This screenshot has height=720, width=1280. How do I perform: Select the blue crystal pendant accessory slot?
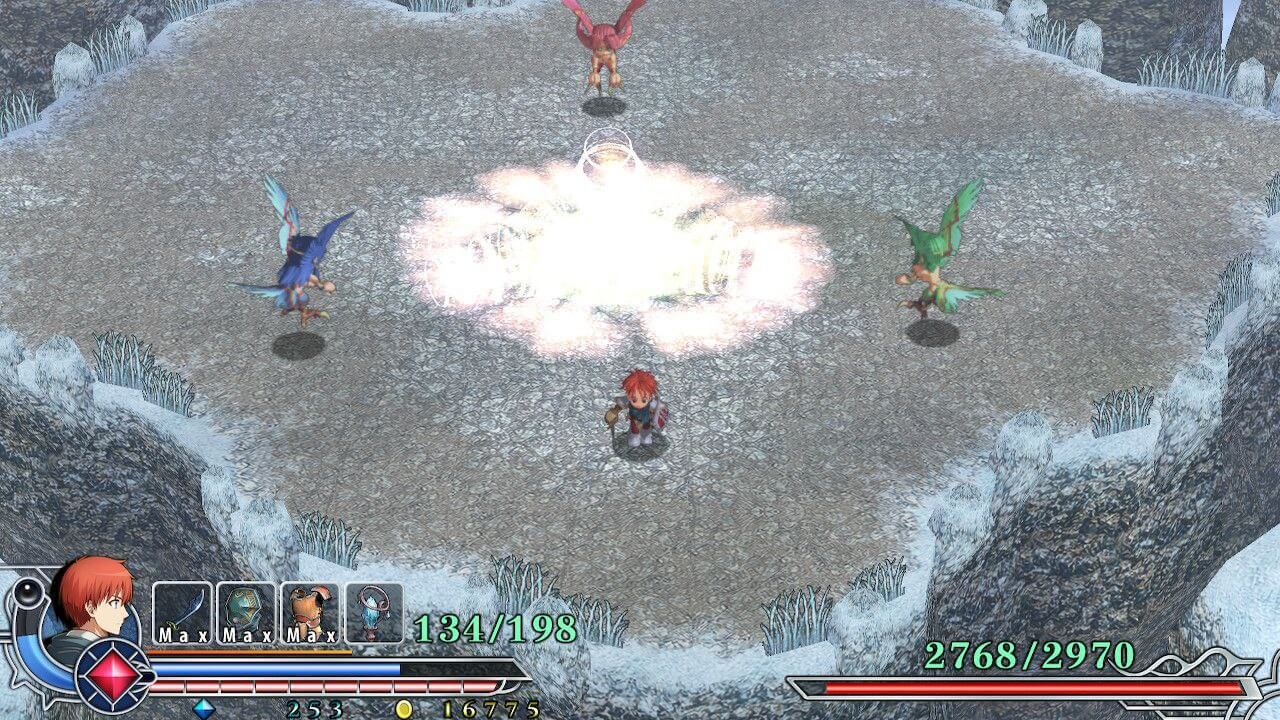pos(374,612)
